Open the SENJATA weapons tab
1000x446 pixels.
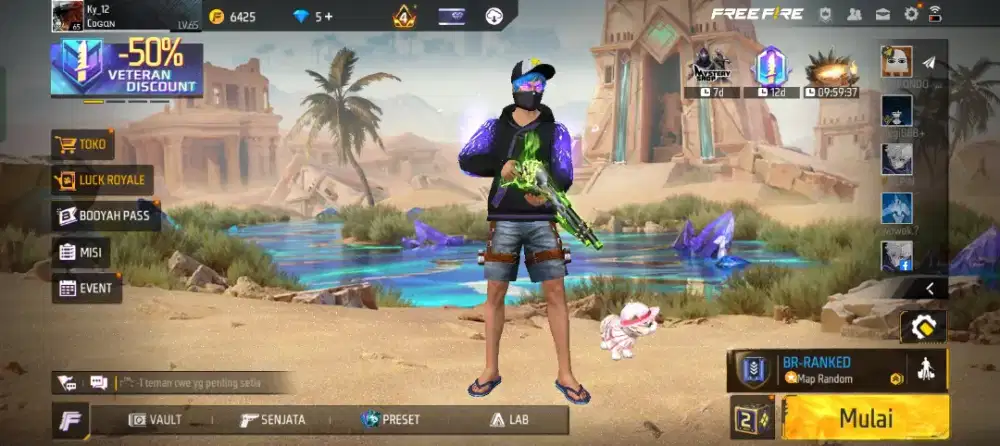point(273,420)
